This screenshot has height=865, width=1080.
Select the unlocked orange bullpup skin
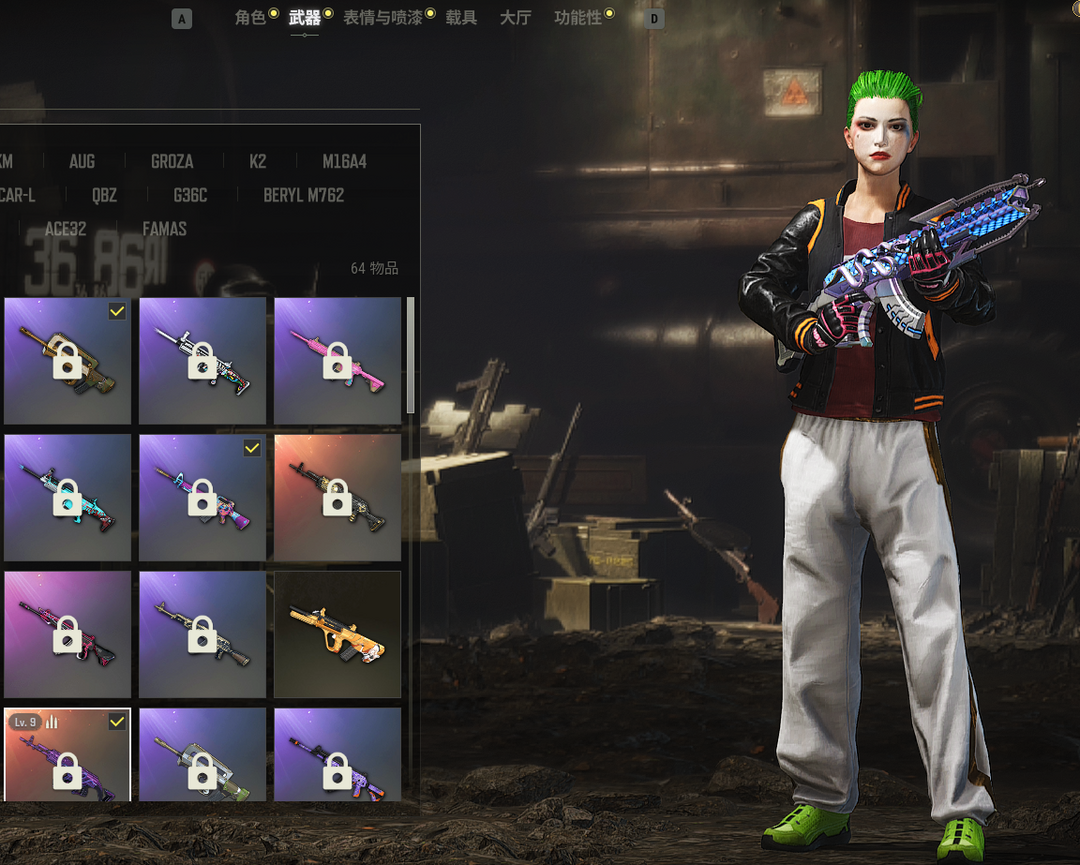click(x=337, y=634)
